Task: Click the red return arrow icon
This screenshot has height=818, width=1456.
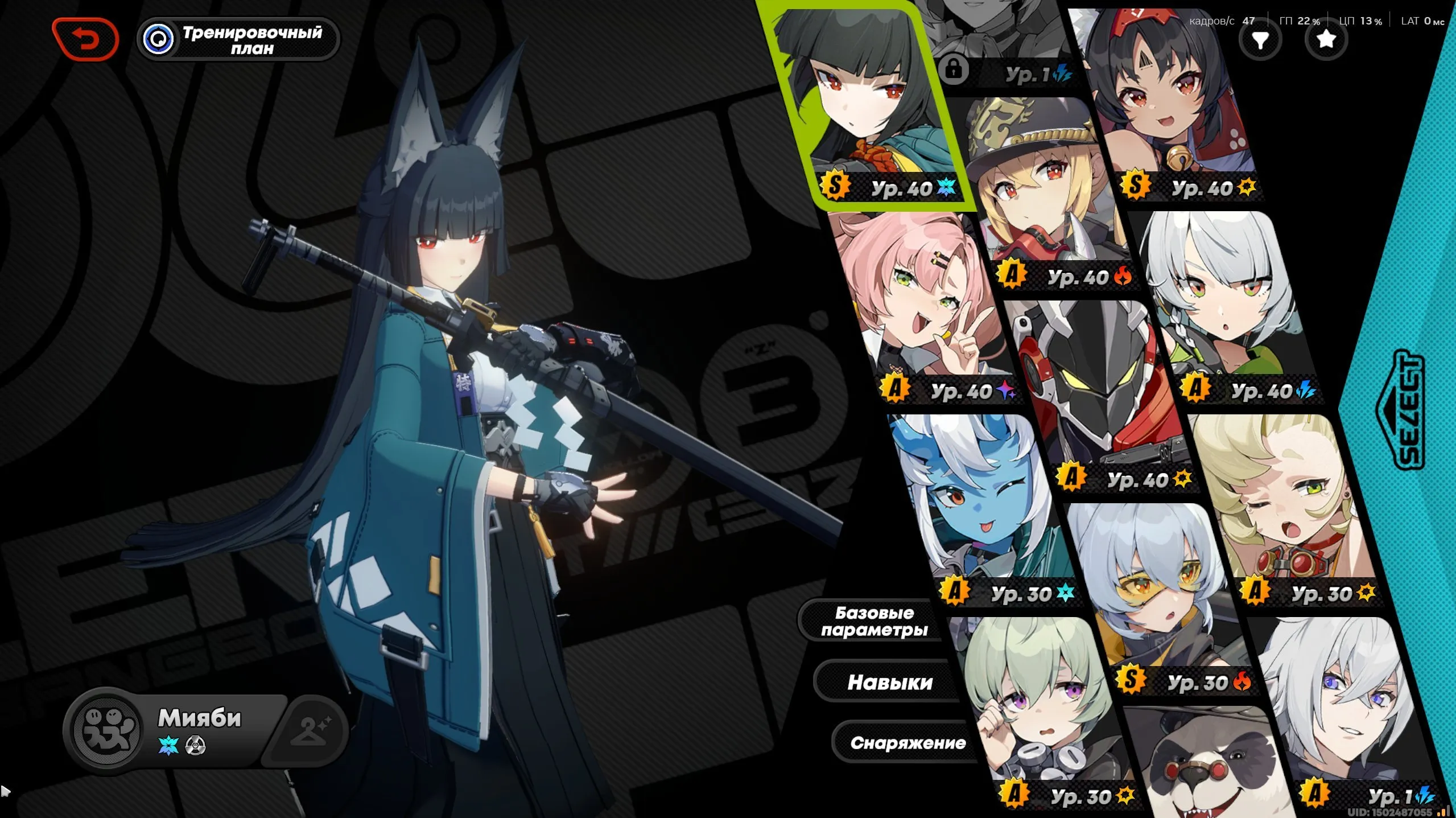Action: tap(86, 38)
